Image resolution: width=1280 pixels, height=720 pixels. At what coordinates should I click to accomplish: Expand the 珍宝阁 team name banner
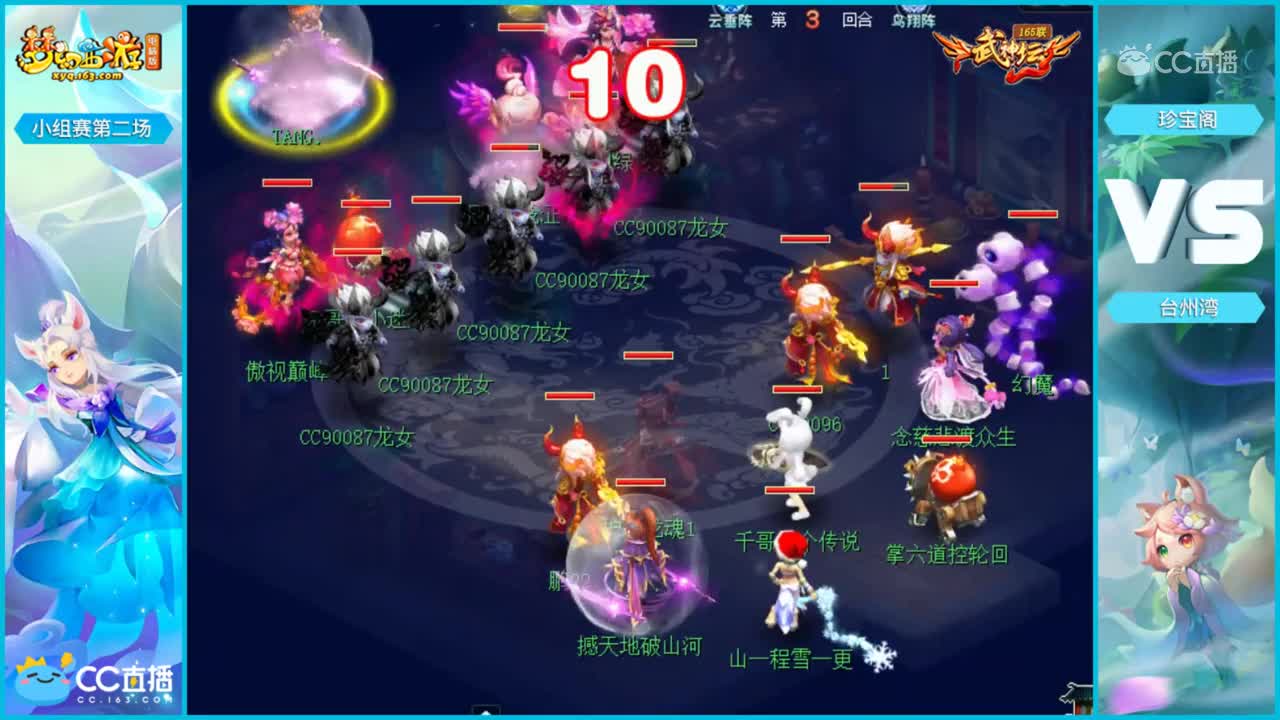(1187, 120)
